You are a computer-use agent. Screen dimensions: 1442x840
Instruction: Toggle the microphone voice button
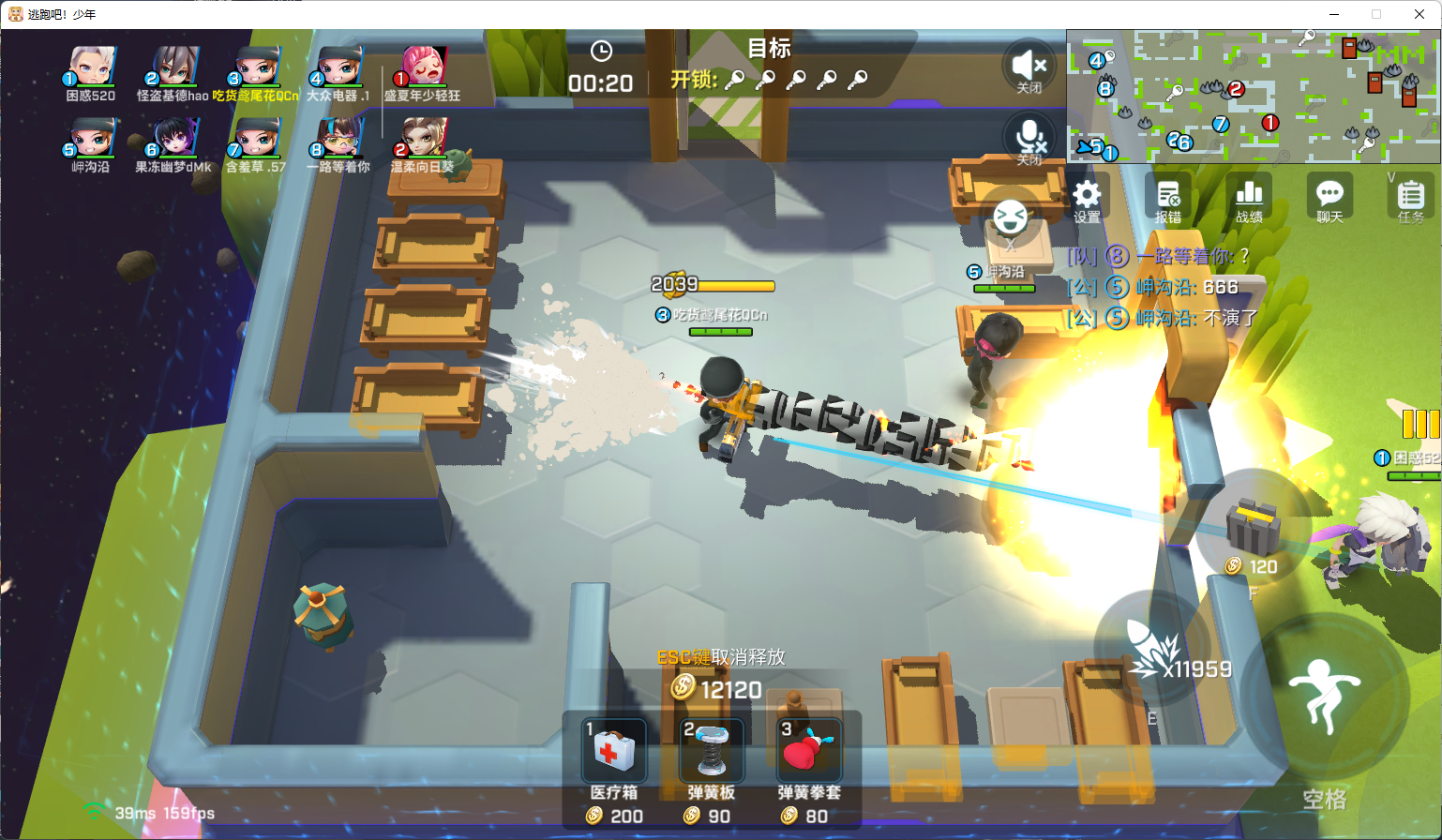tap(1029, 137)
